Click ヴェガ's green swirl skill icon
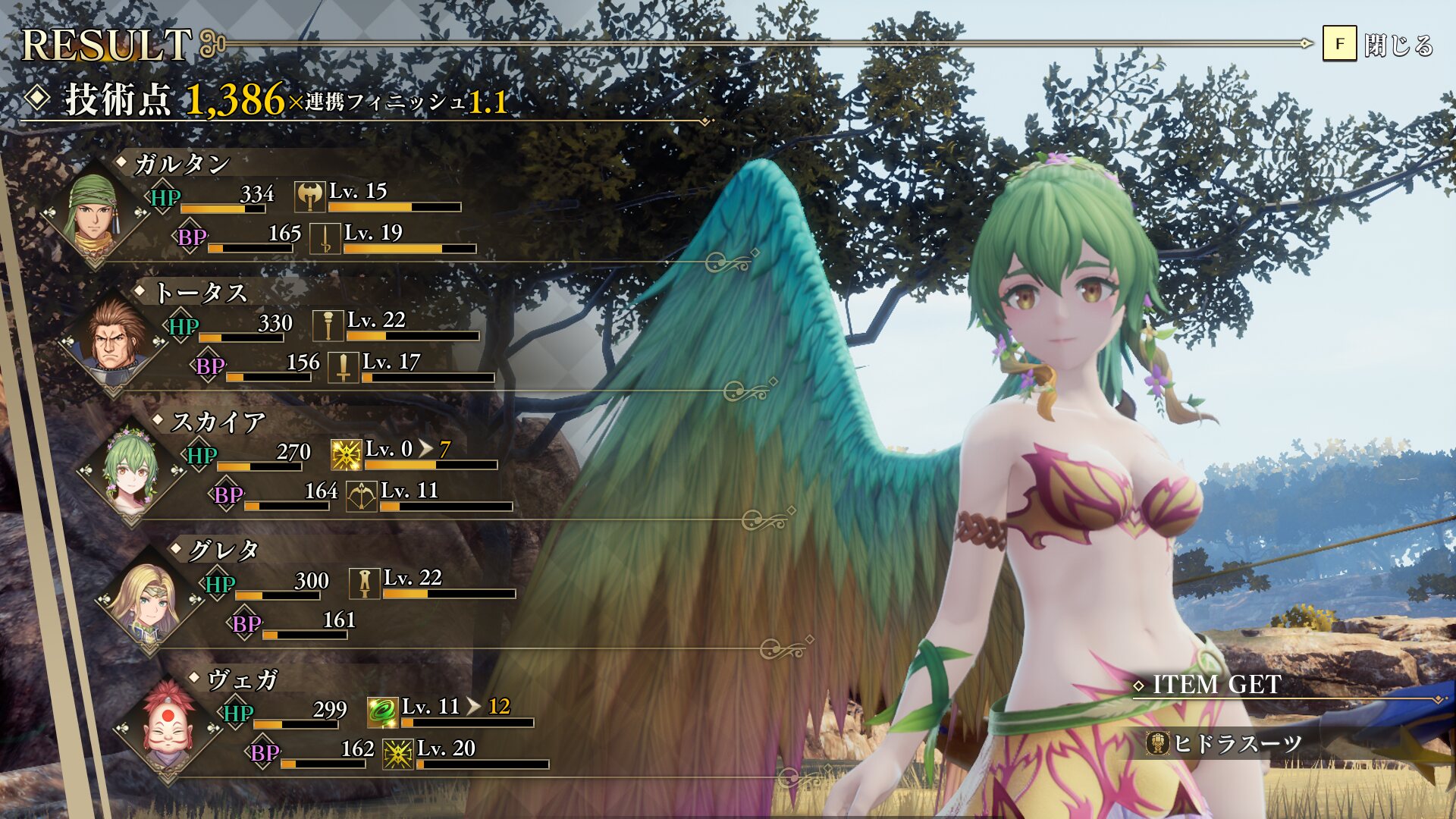This screenshot has width=1456, height=819. (382, 713)
